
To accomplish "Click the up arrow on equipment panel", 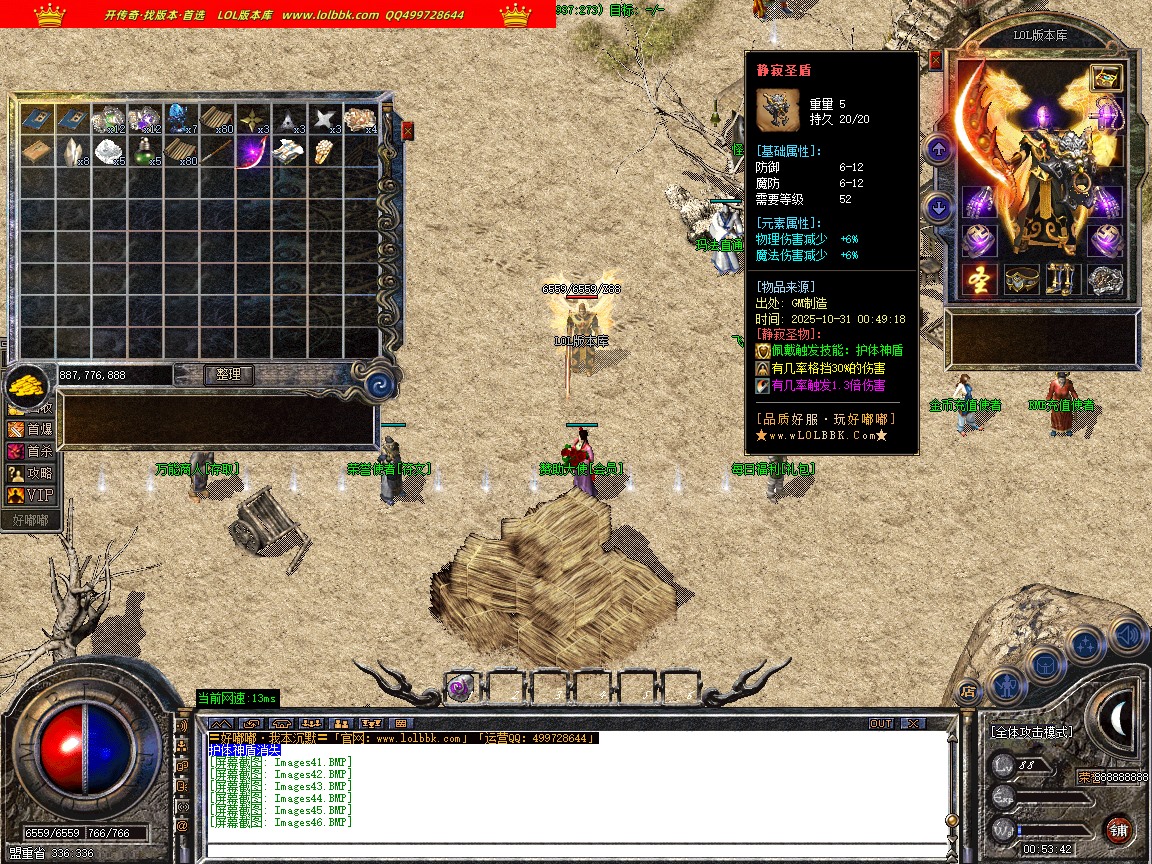I will (x=939, y=151).
